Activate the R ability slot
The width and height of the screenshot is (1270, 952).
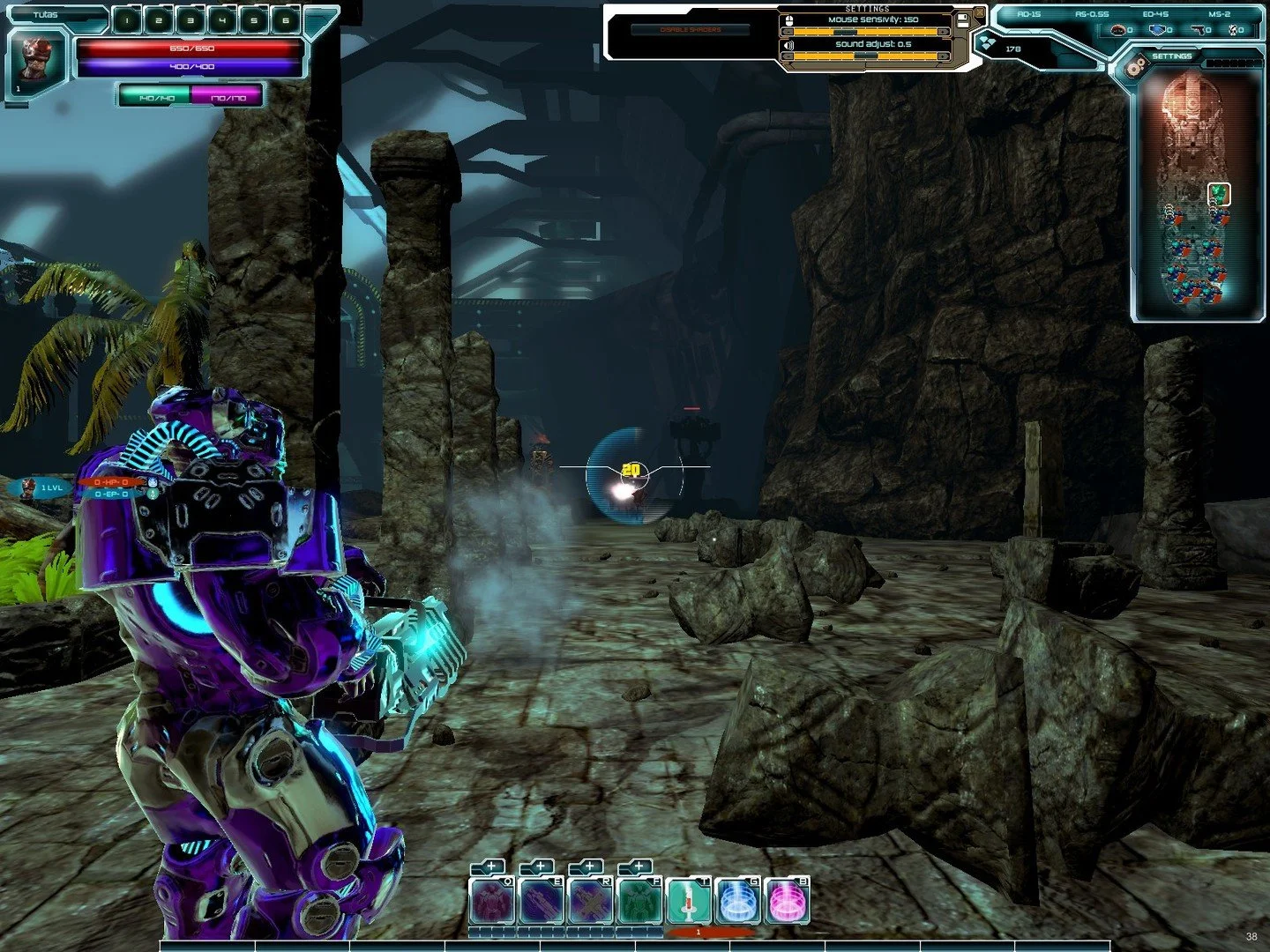[x=590, y=902]
